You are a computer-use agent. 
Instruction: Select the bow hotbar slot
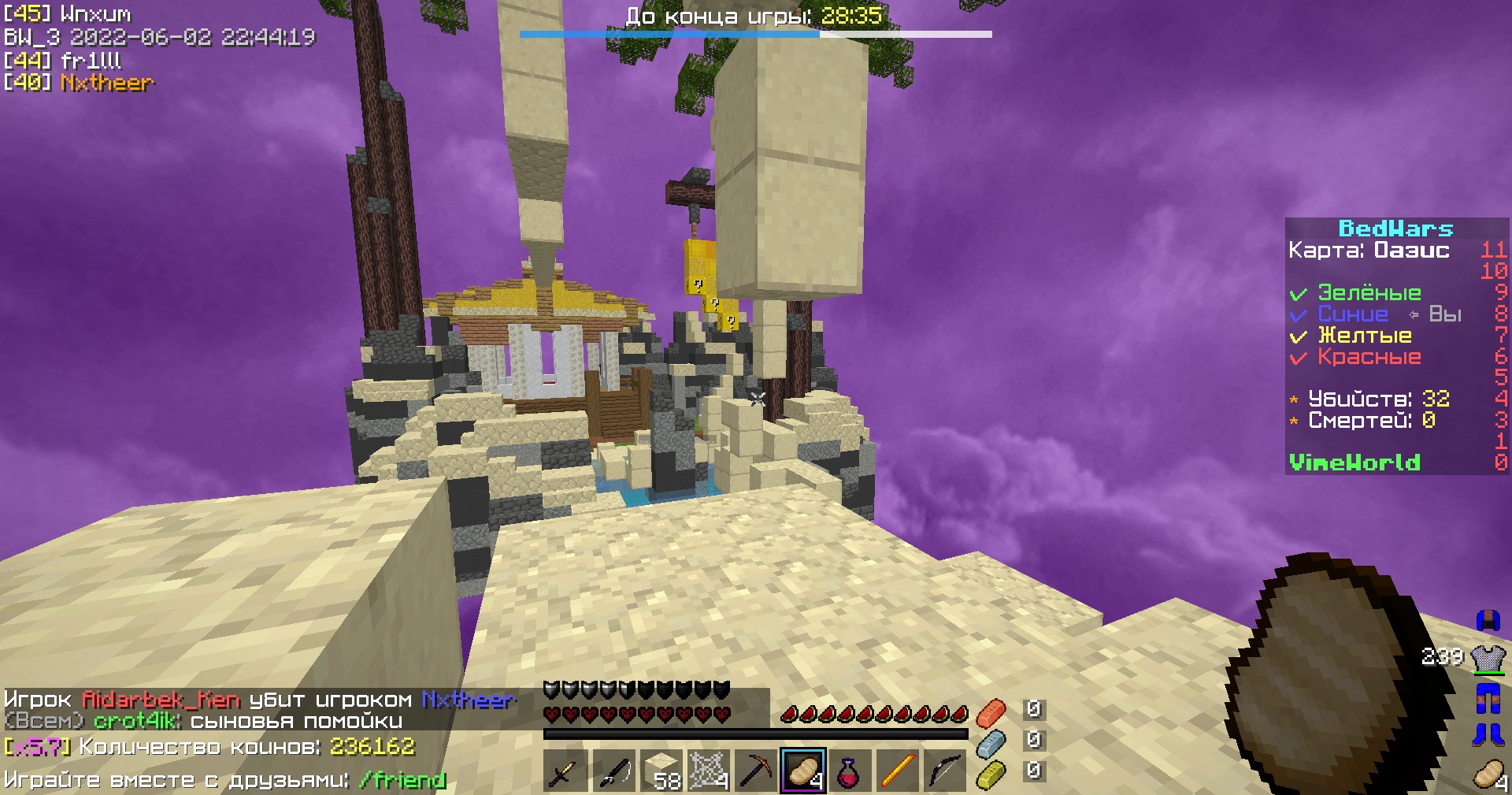pos(945,771)
